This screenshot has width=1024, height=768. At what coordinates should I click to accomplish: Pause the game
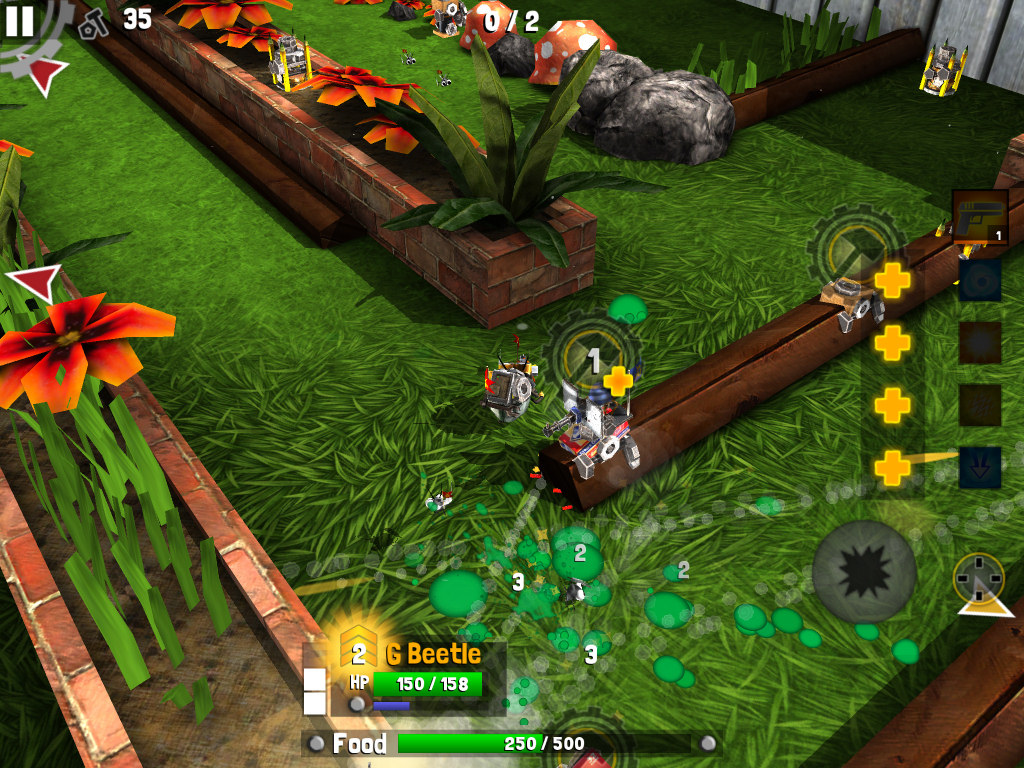tap(19, 21)
